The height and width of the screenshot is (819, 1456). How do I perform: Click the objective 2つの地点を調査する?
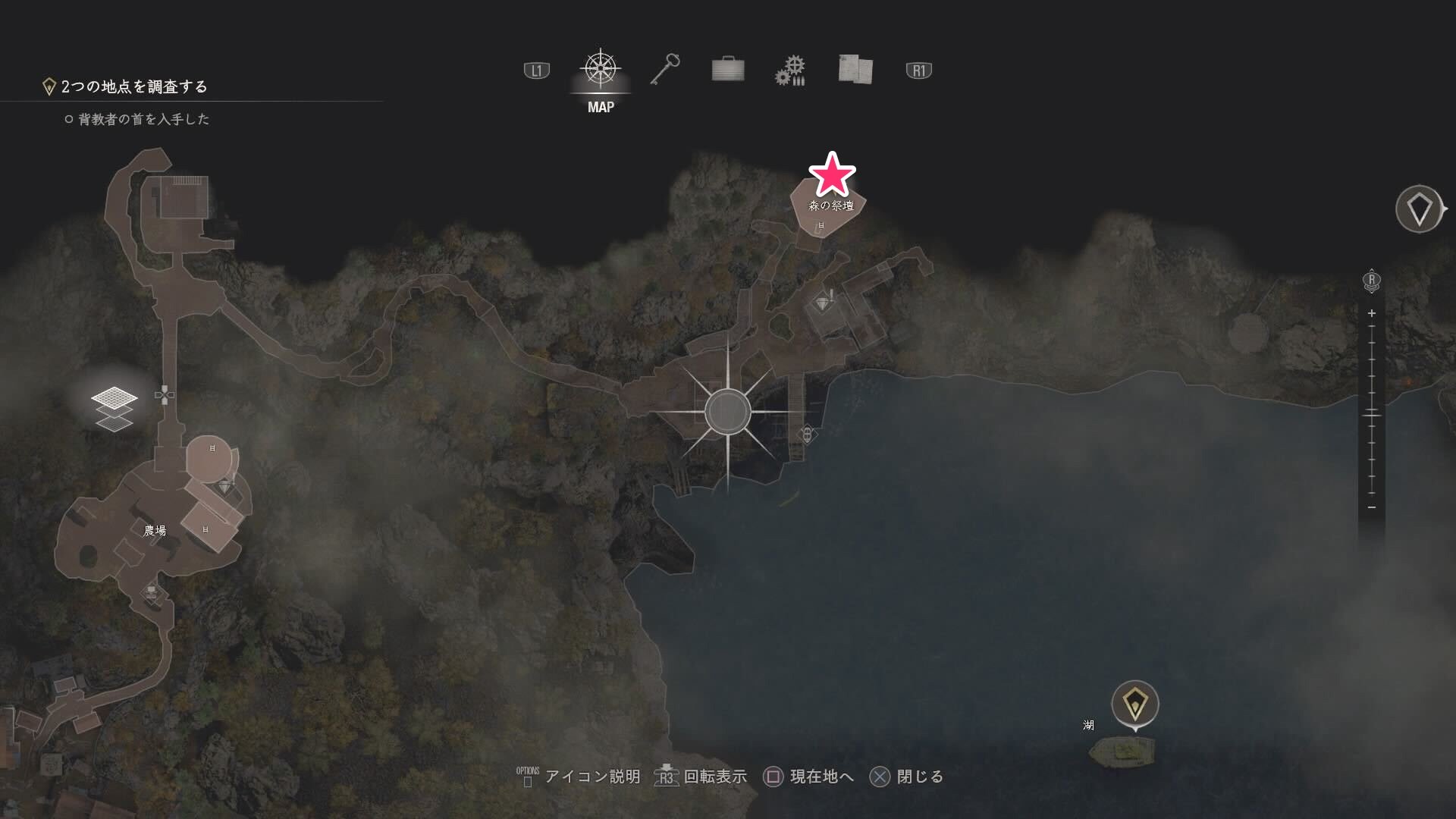point(134,86)
